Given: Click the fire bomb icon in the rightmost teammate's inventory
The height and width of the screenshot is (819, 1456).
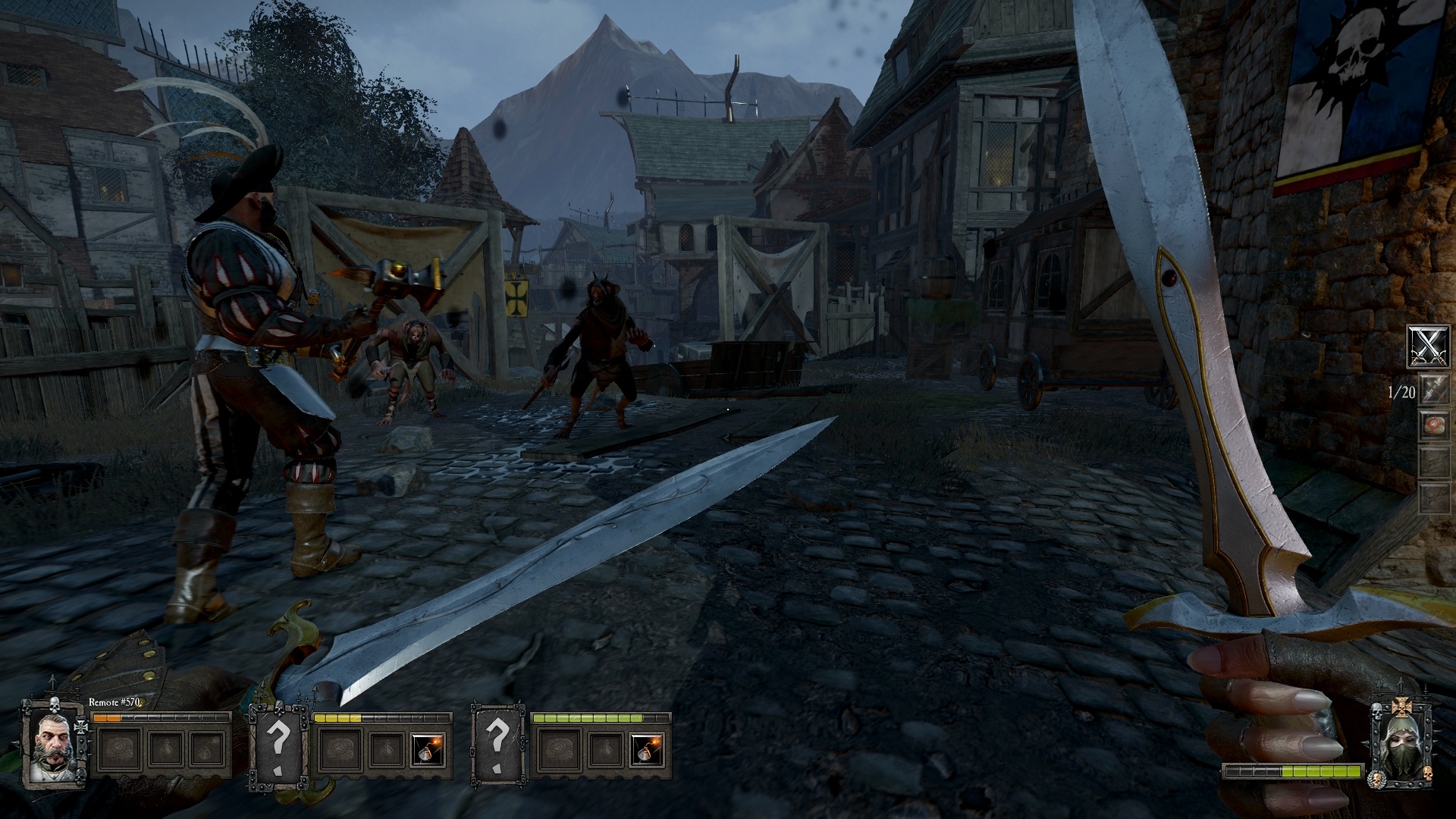Looking at the screenshot, I should click(x=646, y=751).
